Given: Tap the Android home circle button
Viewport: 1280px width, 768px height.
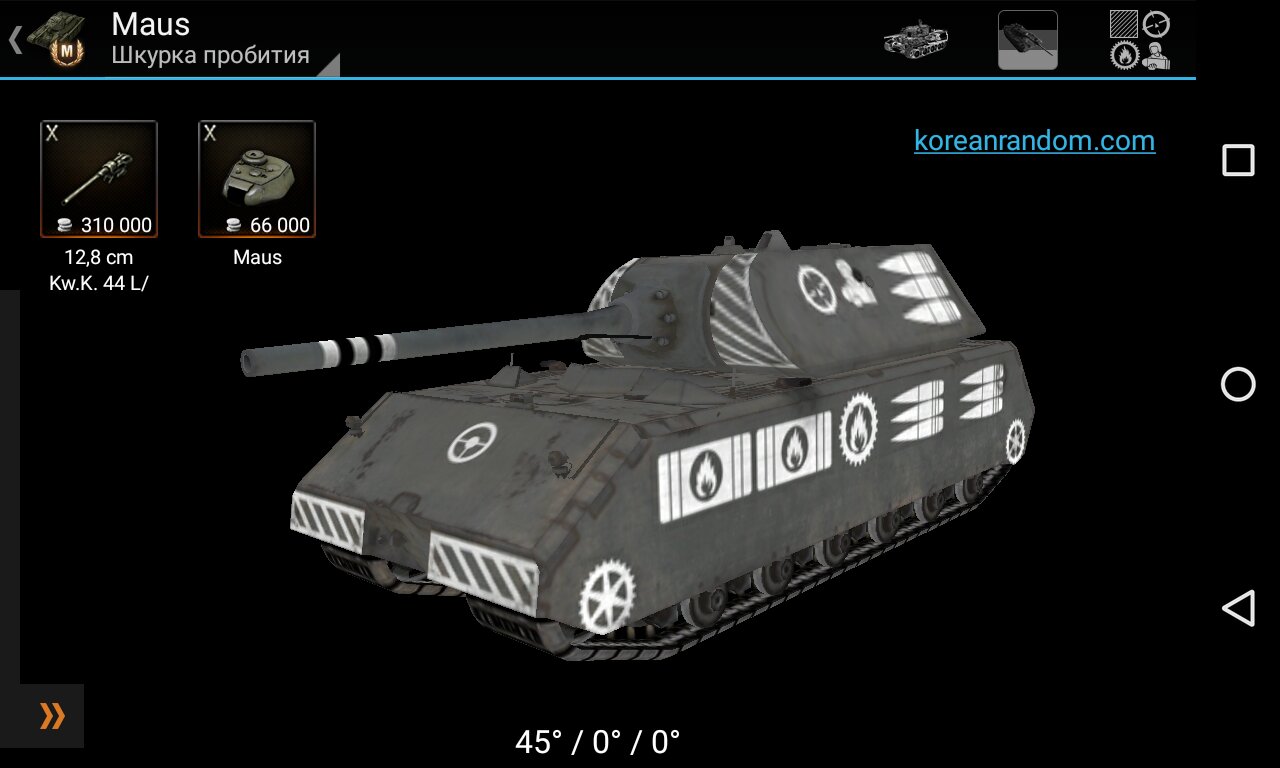Looking at the screenshot, I should click(1238, 384).
